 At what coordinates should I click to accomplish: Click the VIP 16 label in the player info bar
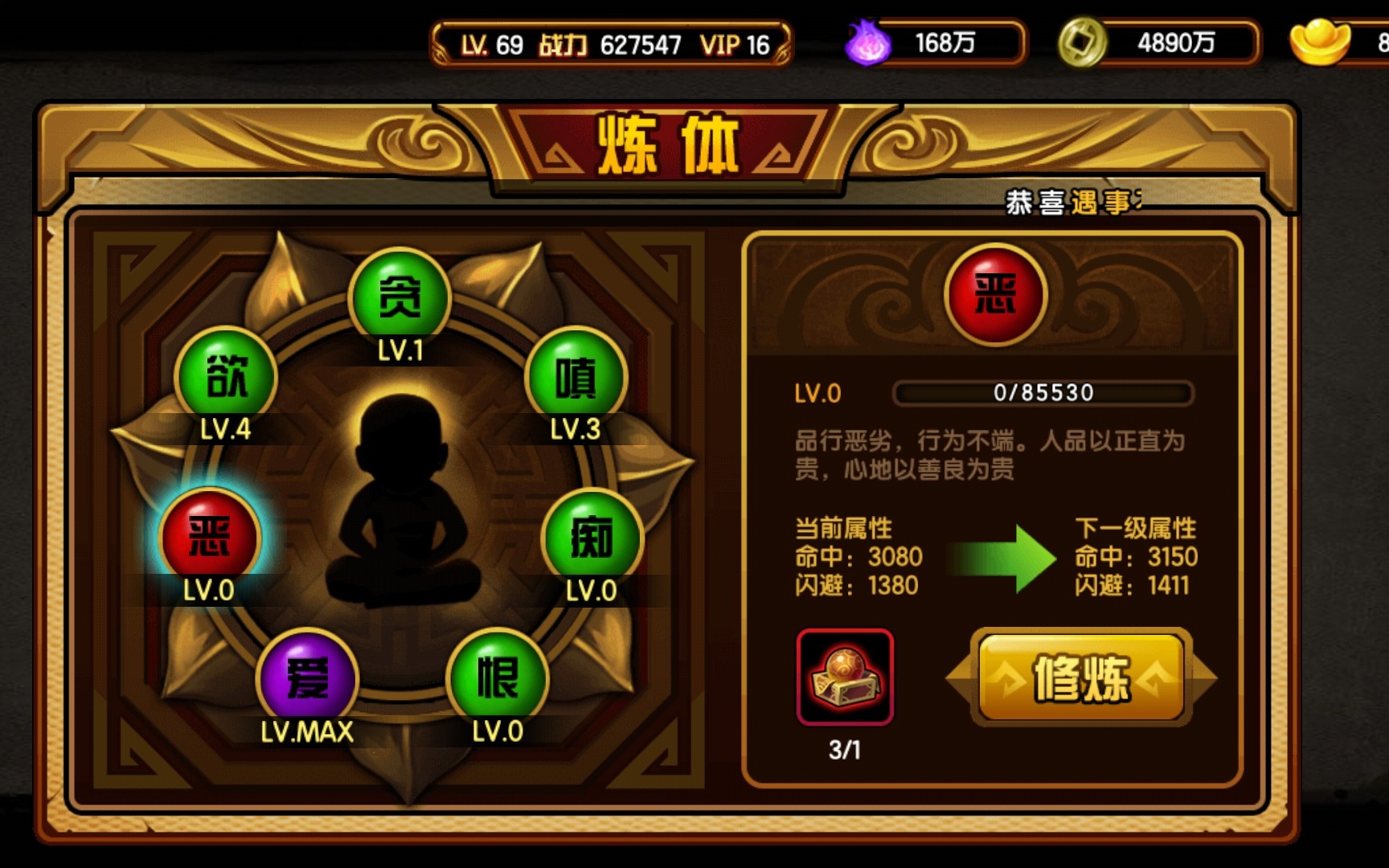734,46
